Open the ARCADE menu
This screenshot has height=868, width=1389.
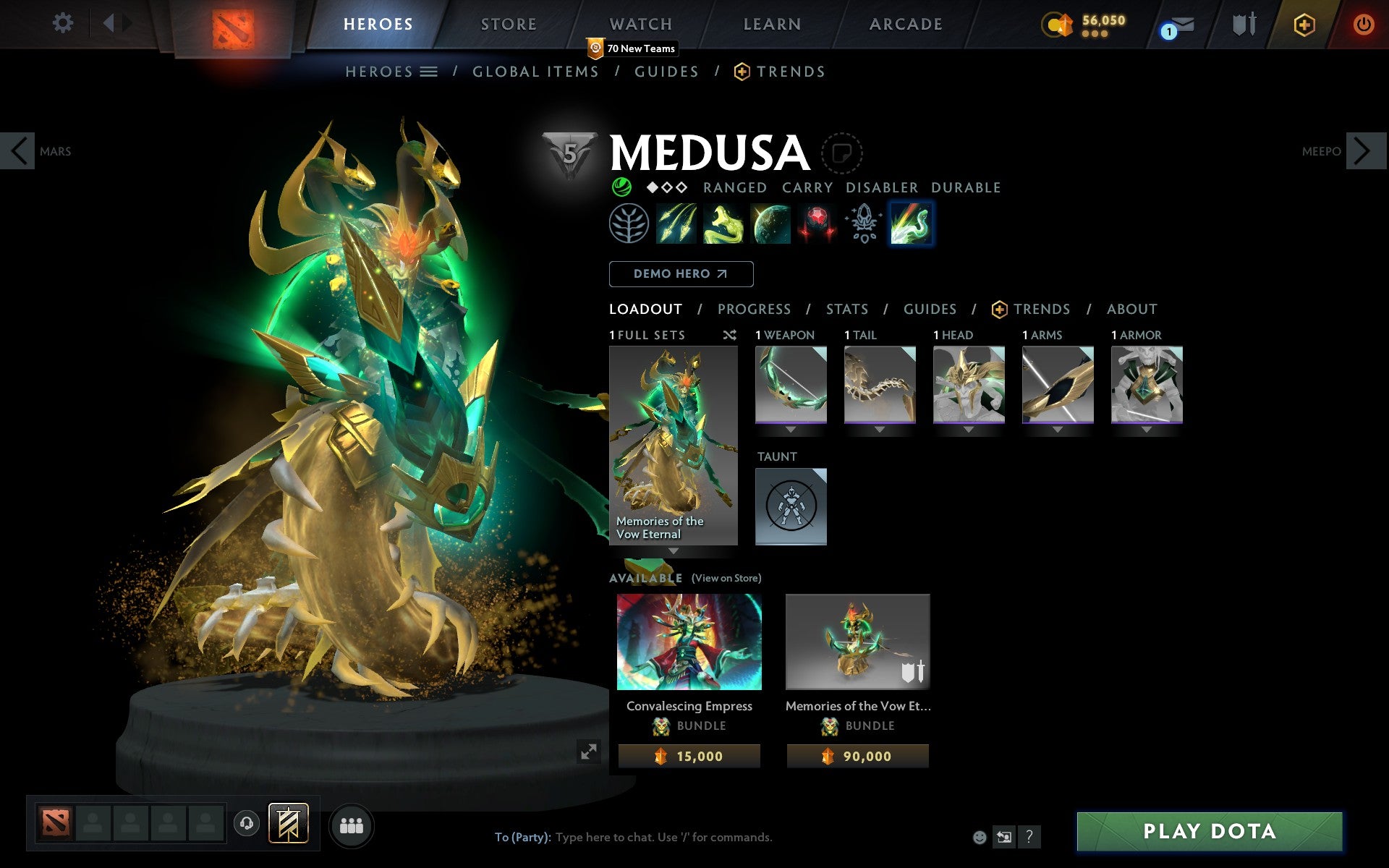[x=905, y=24]
